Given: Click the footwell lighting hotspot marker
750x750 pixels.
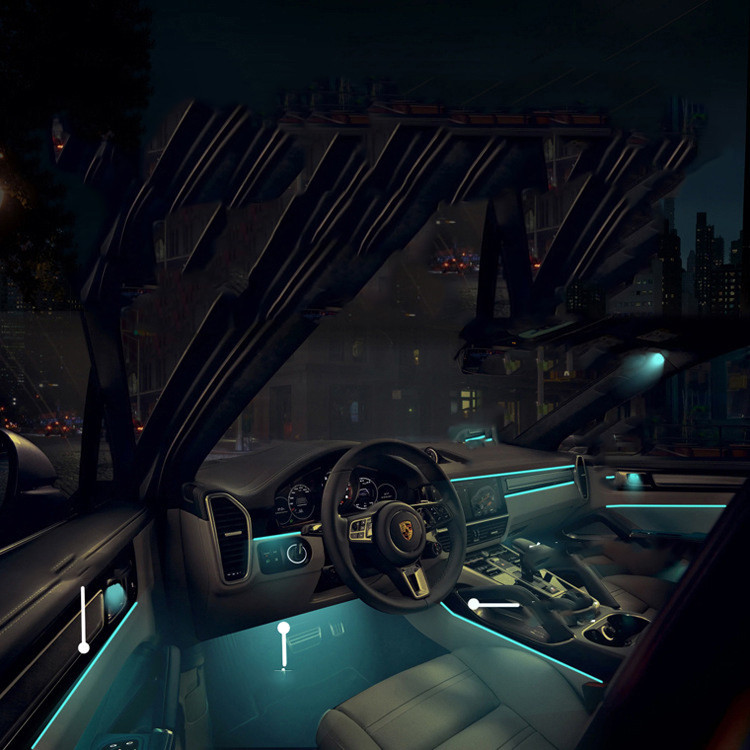Looking at the screenshot, I should [284, 628].
